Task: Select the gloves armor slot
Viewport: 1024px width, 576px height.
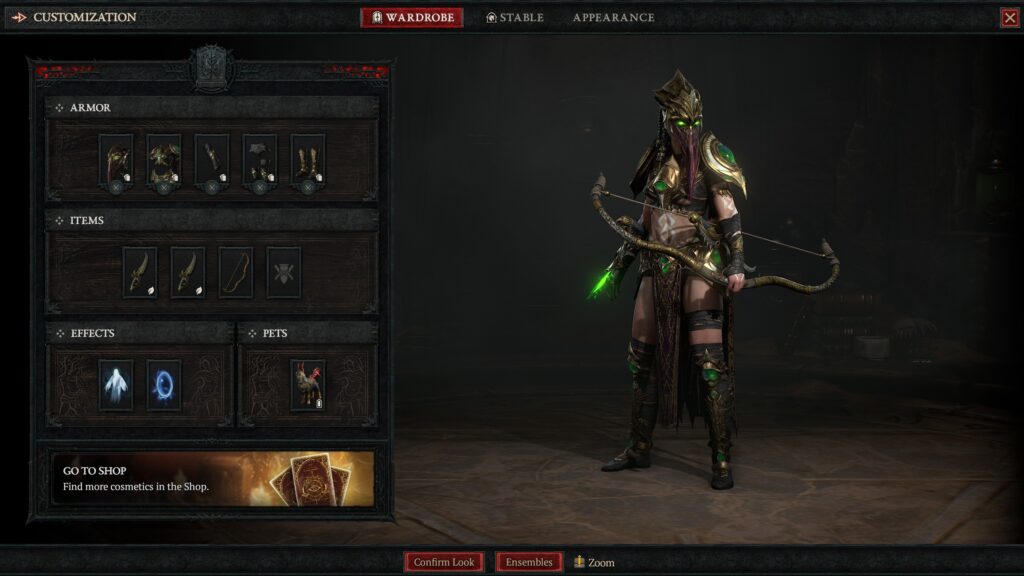Action: pyautogui.click(x=212, y=160)
